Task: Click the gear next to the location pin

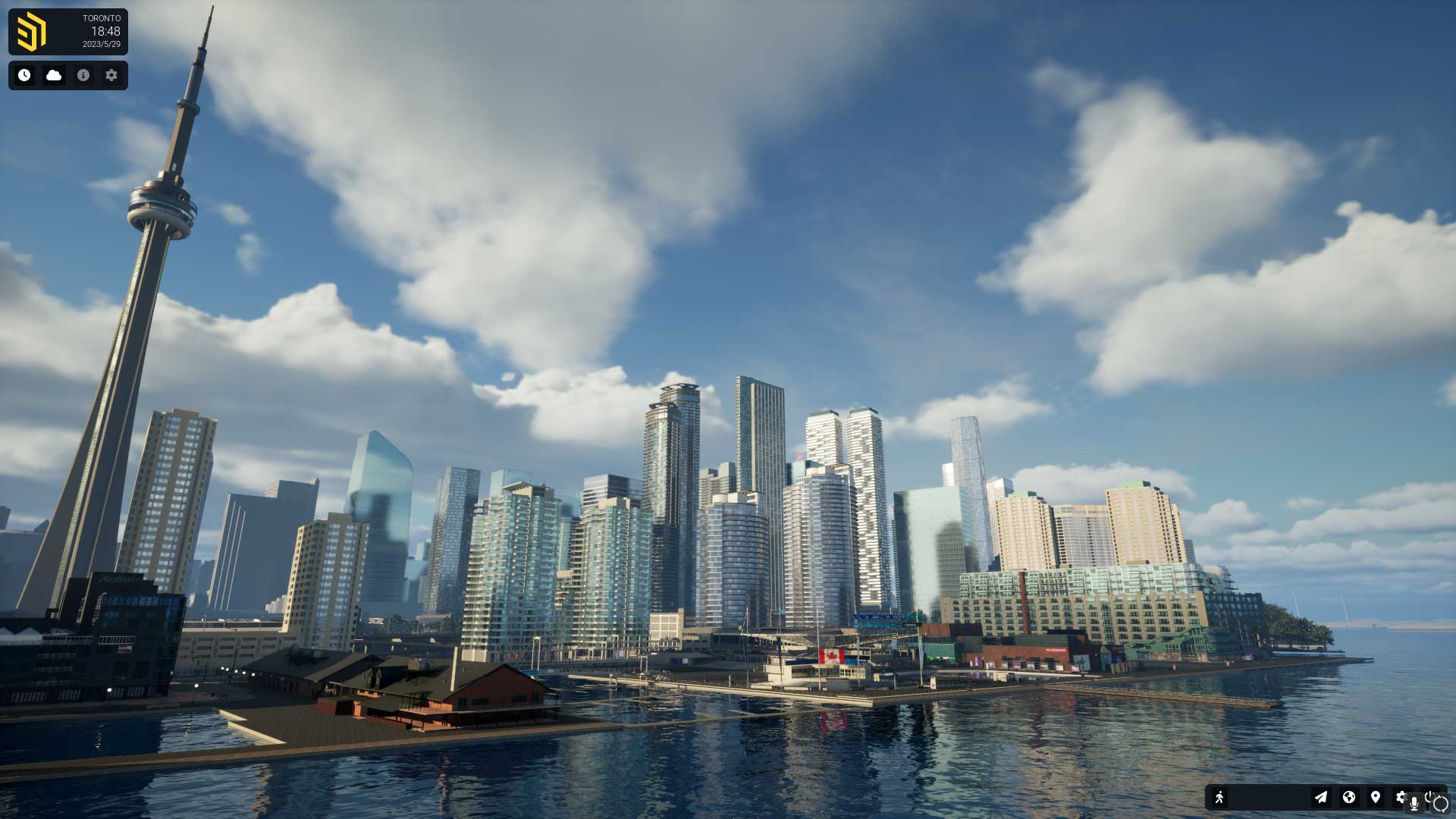Action: [1400, 796]
